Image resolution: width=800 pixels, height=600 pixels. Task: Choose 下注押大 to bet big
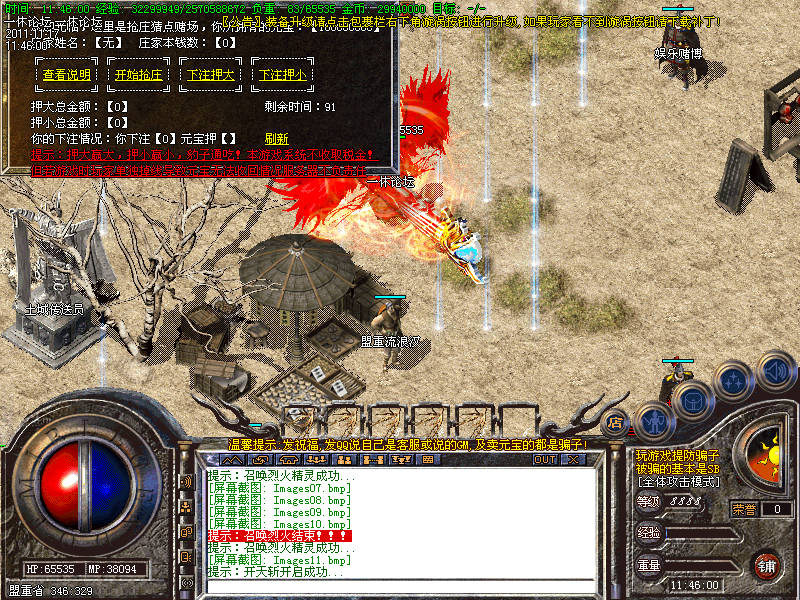tap(211, 75)
